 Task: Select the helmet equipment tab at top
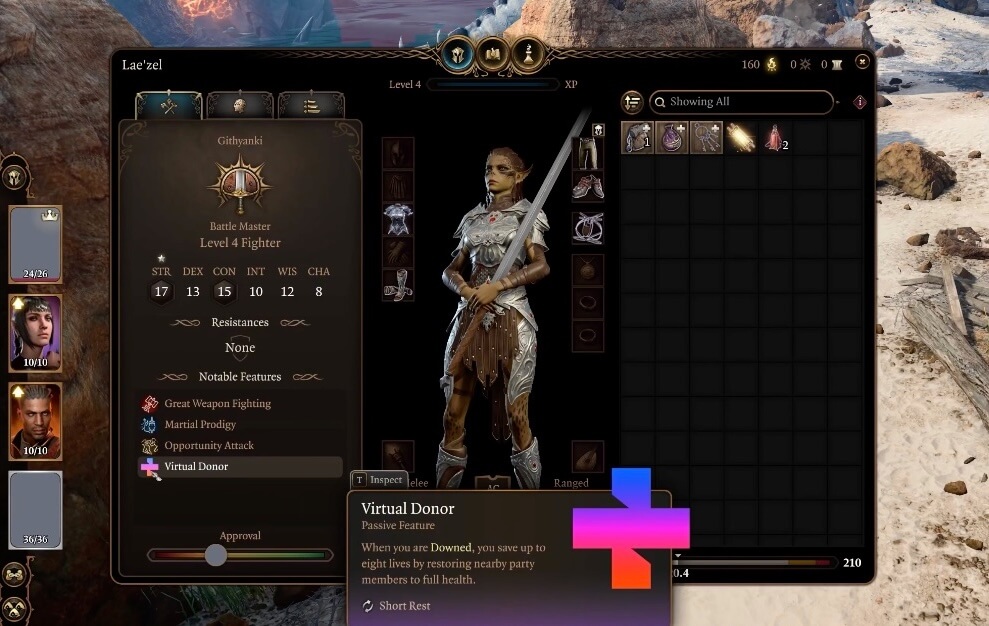[458, 53]
